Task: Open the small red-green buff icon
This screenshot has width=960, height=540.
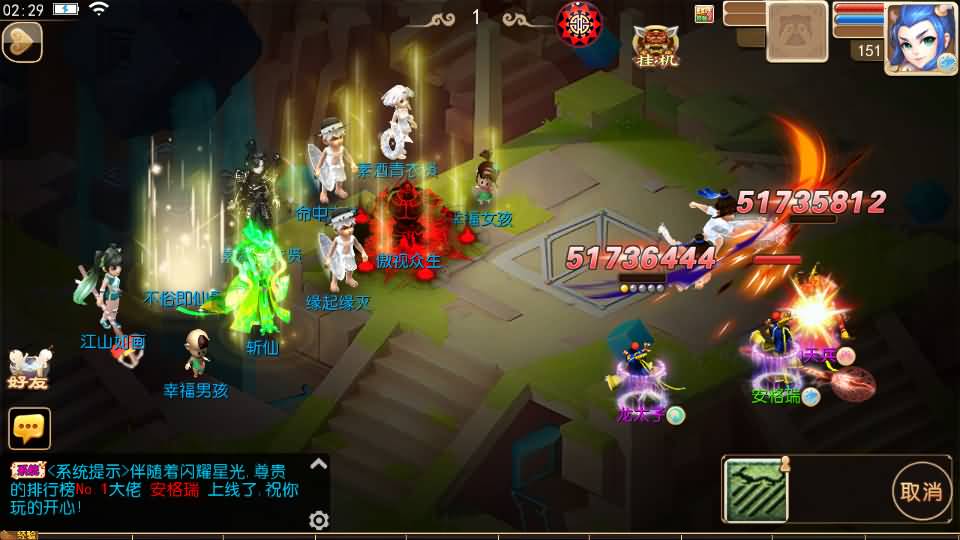Action: (704, 13)
